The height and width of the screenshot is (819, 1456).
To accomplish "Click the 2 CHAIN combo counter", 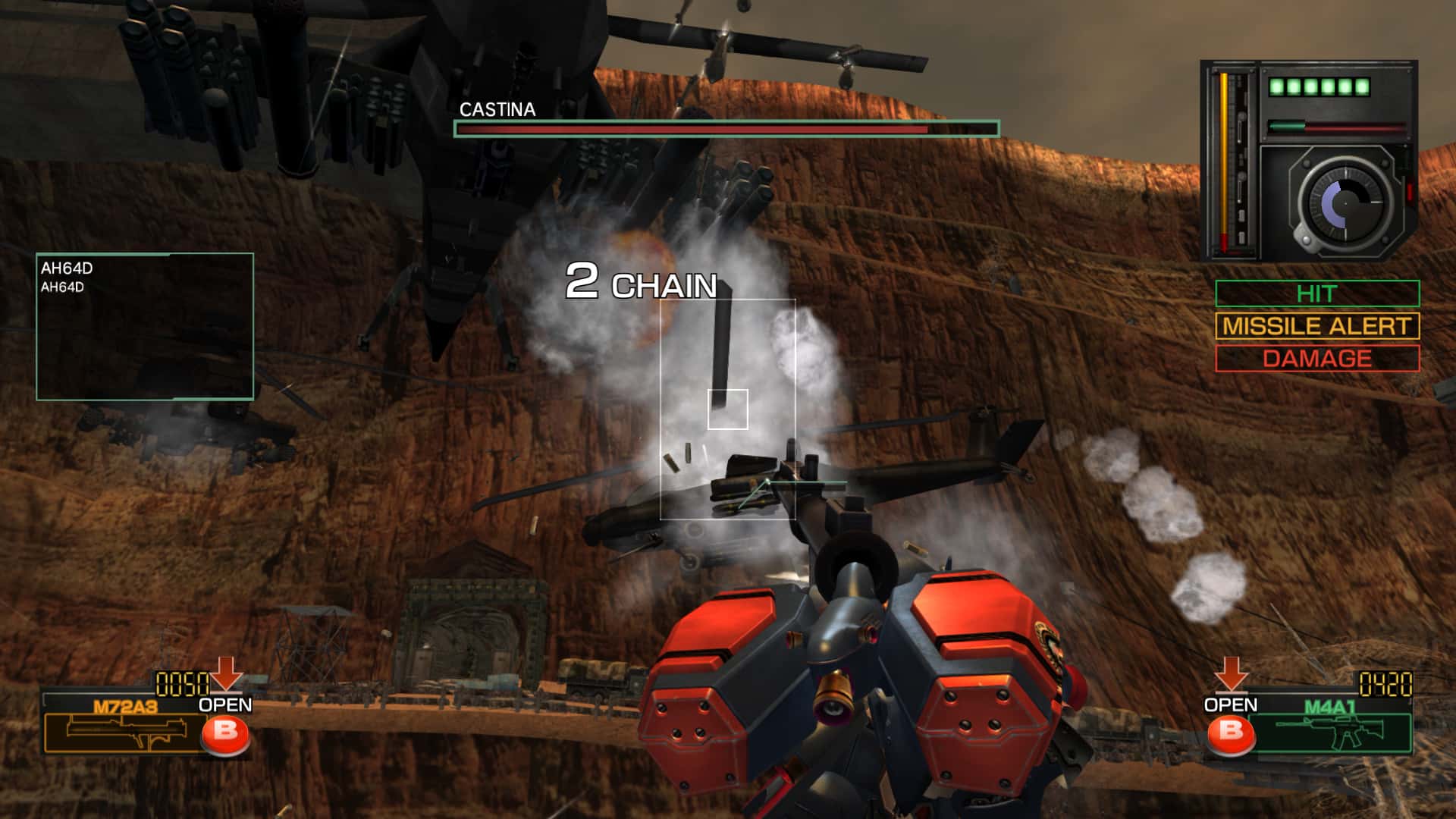I will coord(641,286).
